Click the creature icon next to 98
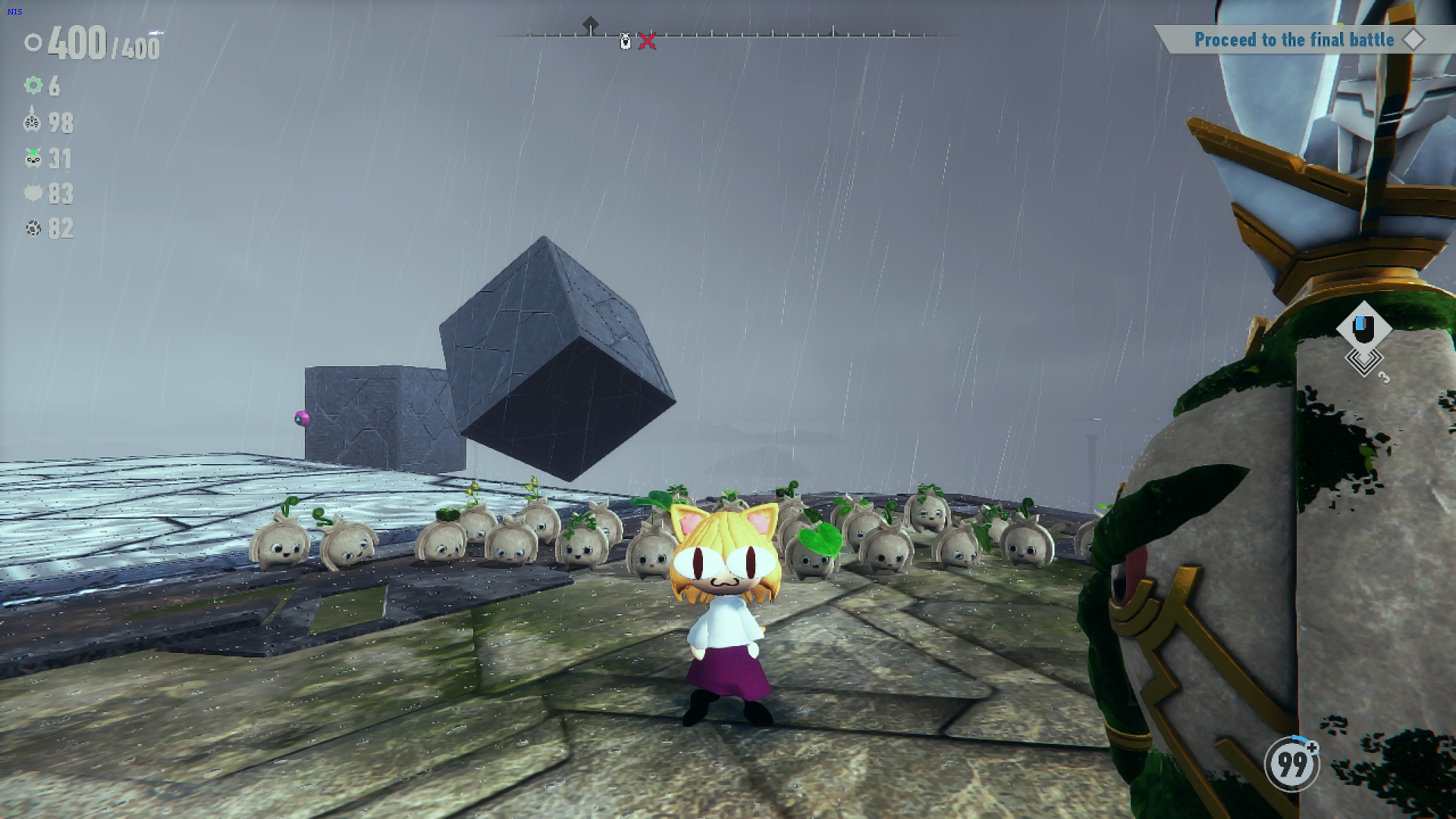Image resolution: width=1456 pixels, height=819 pixels. 31,122
